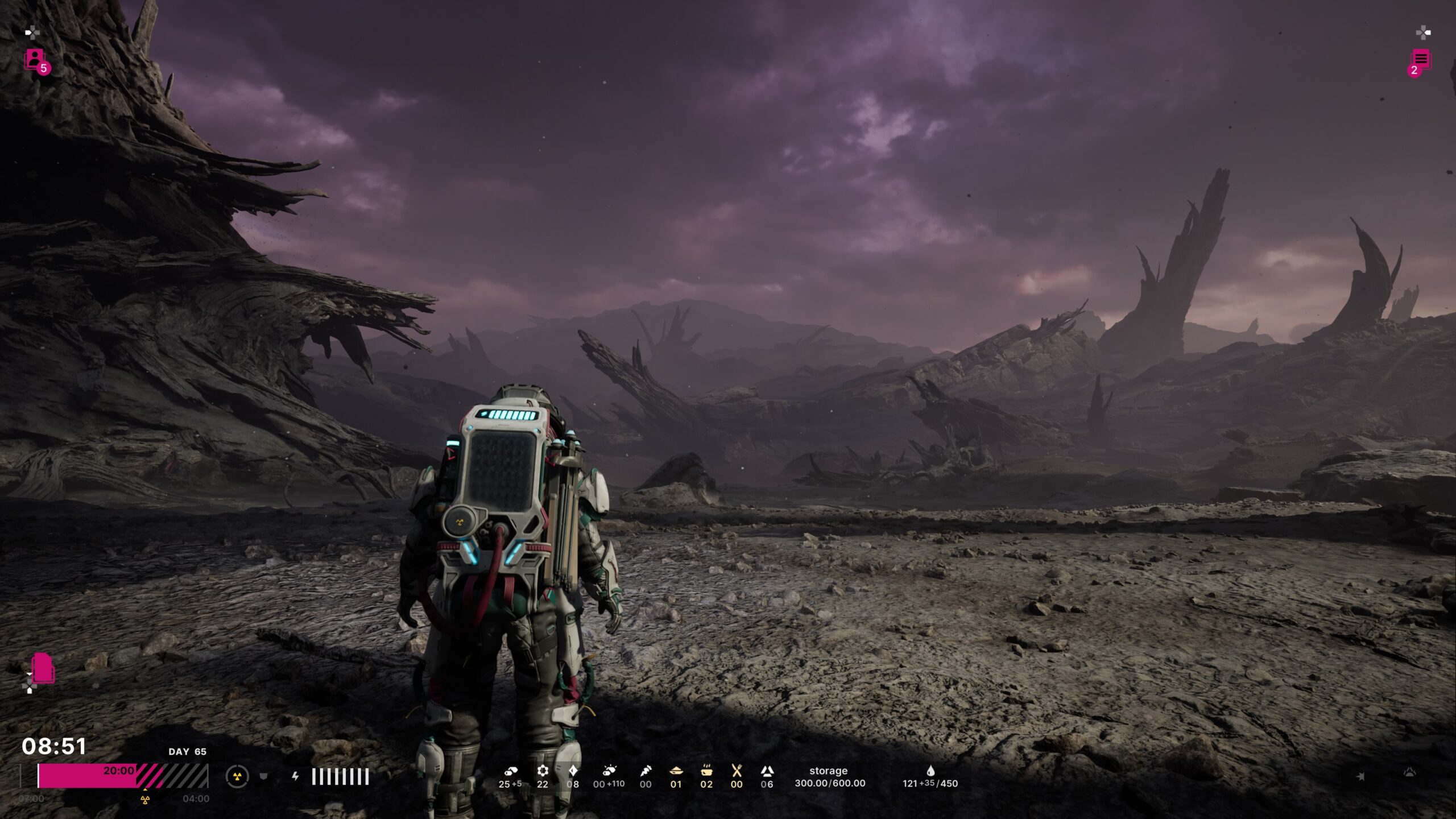This screenshot has width=1456, height=819.
Task: Select the crossed fork and knife icon
Action: pos(737,771)
